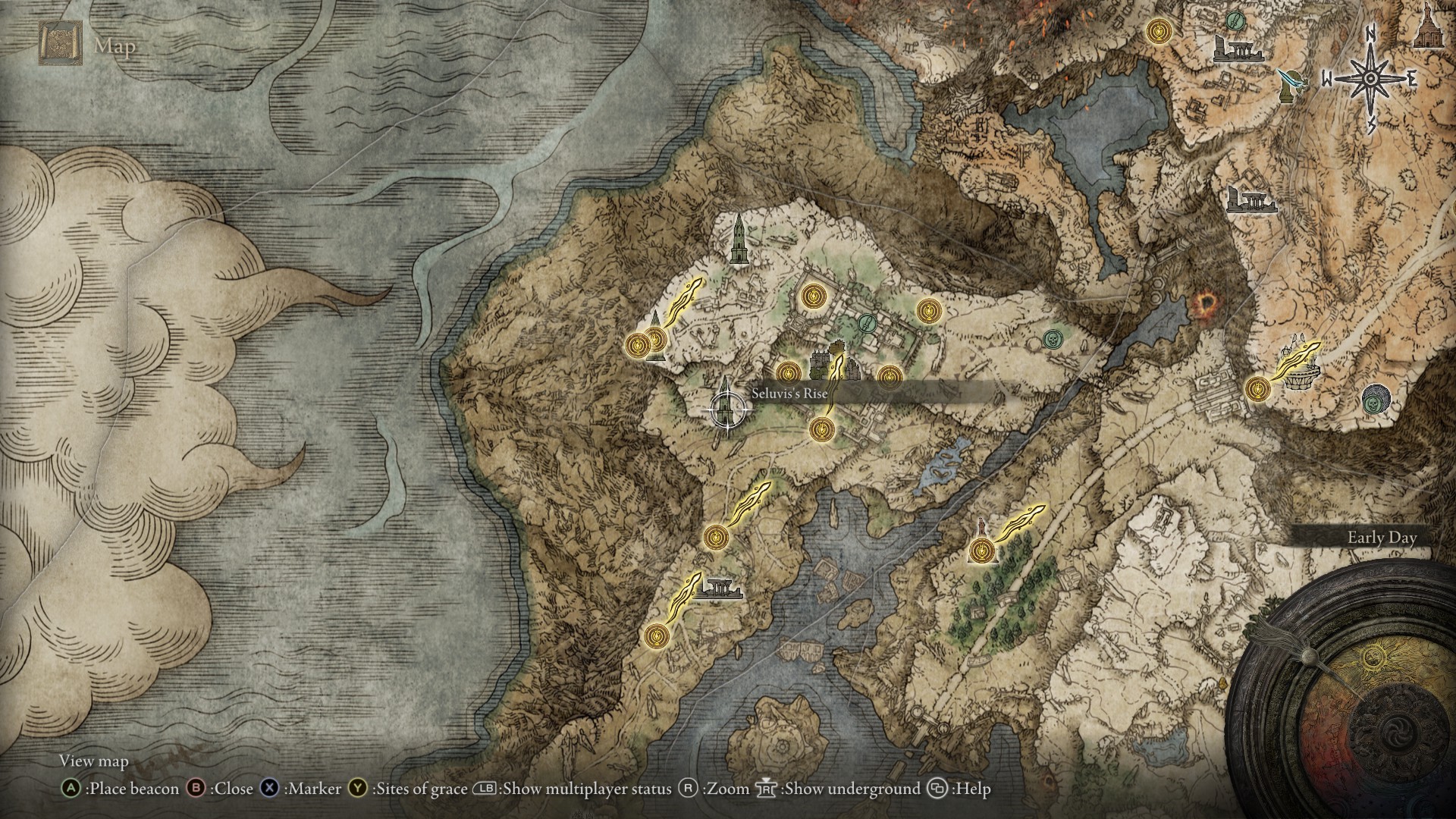Pick the green skull marker east of Caria Manor
The height and width of the screenshot is (819, 1456).
point(1051,338)
